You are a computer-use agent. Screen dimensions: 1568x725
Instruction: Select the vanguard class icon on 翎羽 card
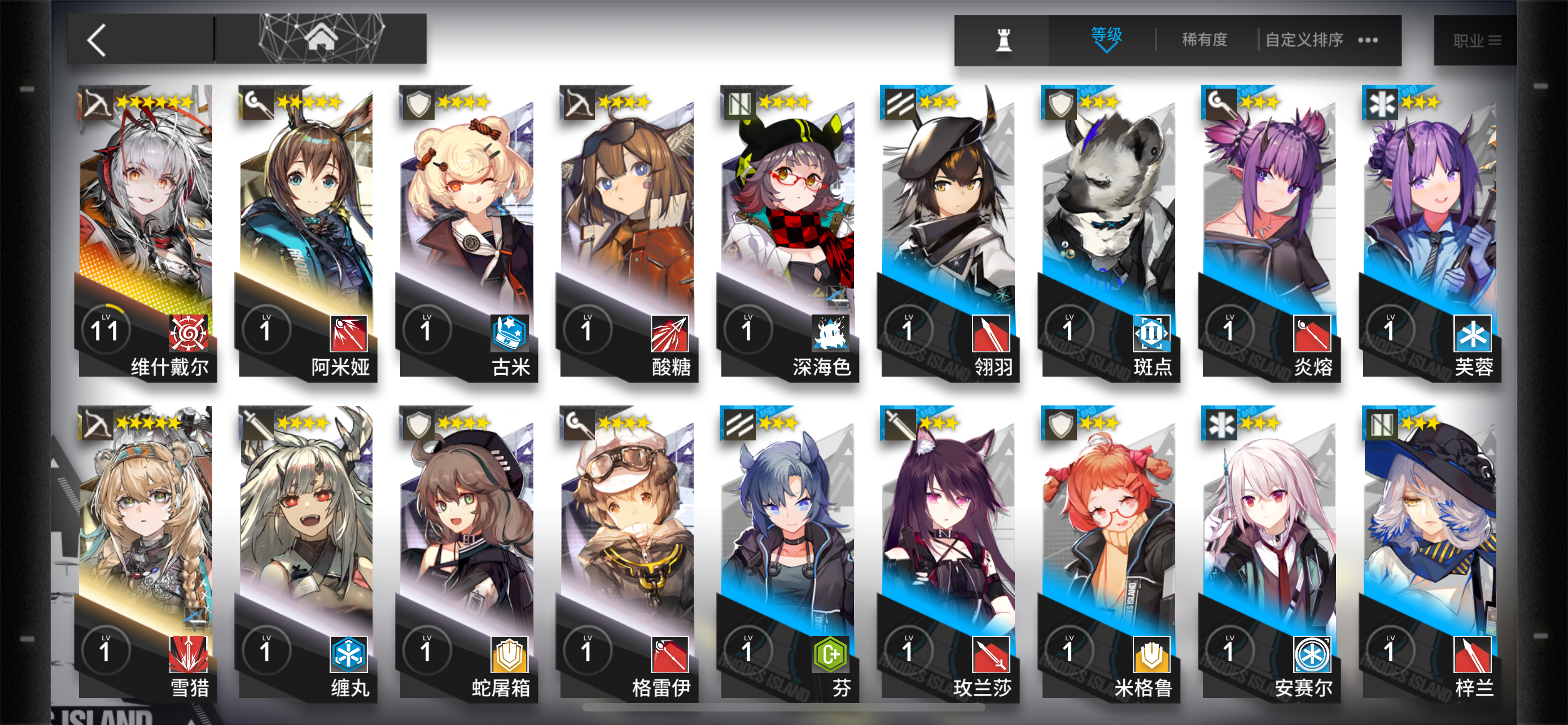coord(900,102)
